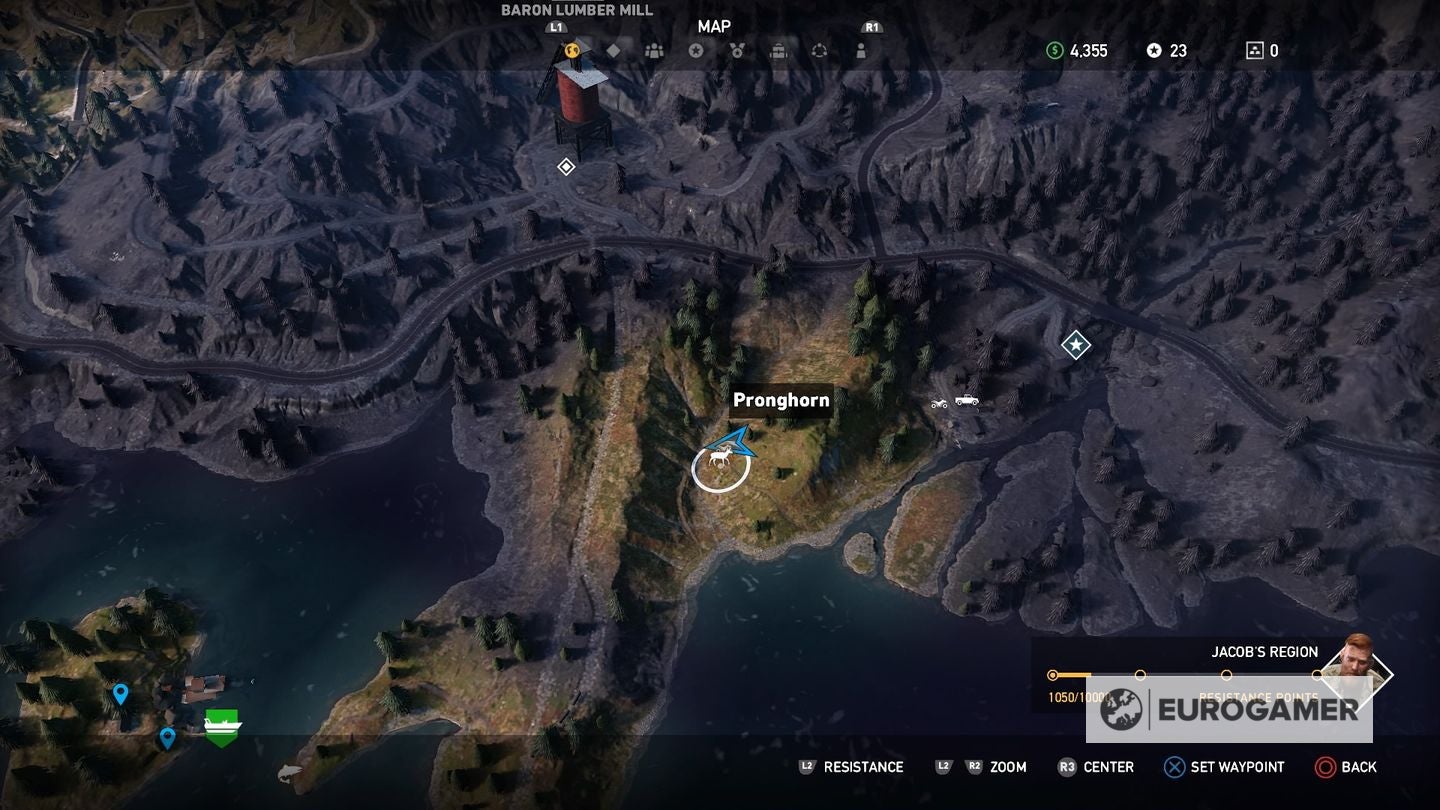Open the star mission marker on the right
1440x810 pixels.
point(1074,343)
